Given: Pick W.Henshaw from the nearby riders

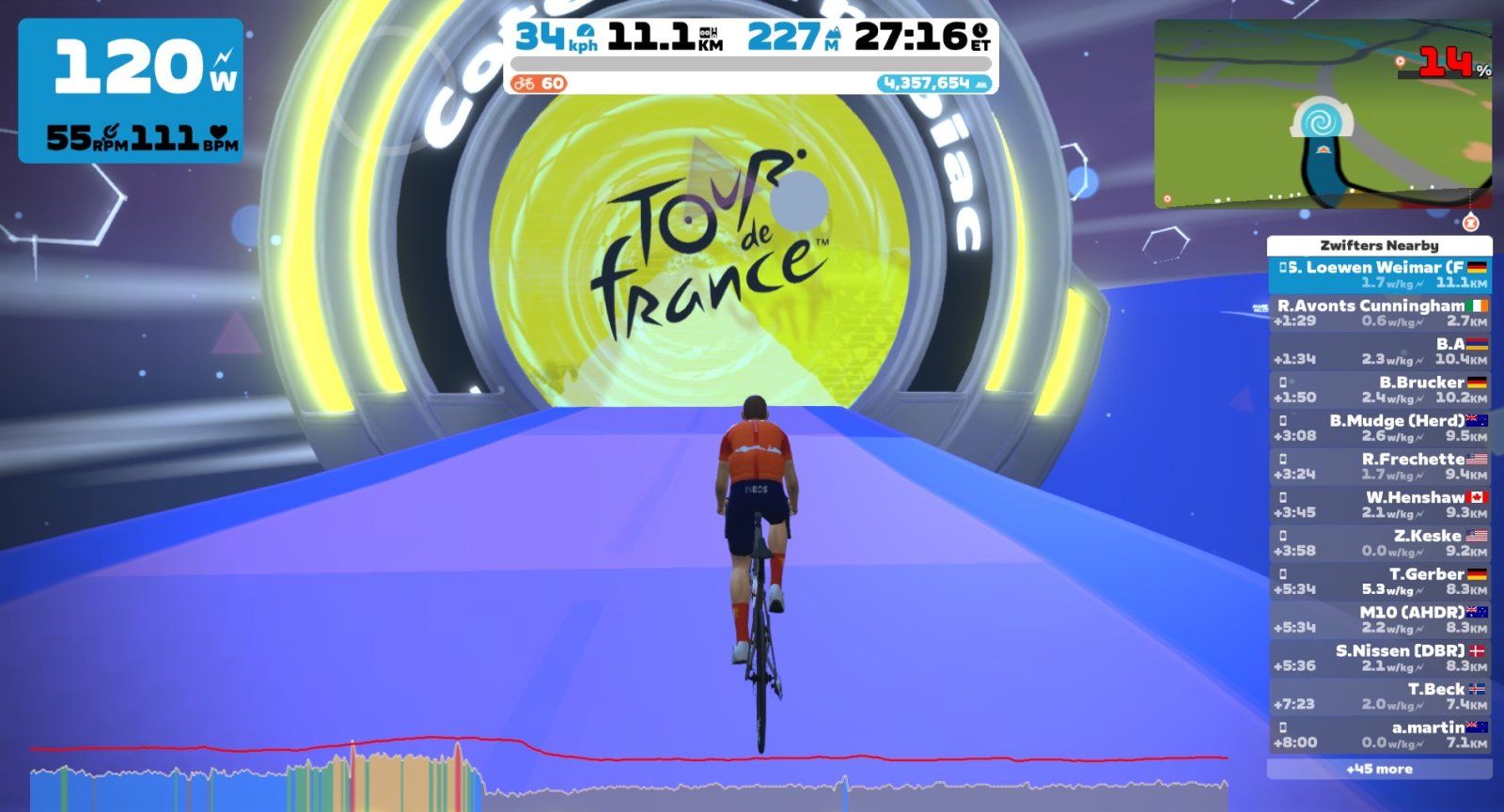Looking at the screenshot, I should (1379, 505).
